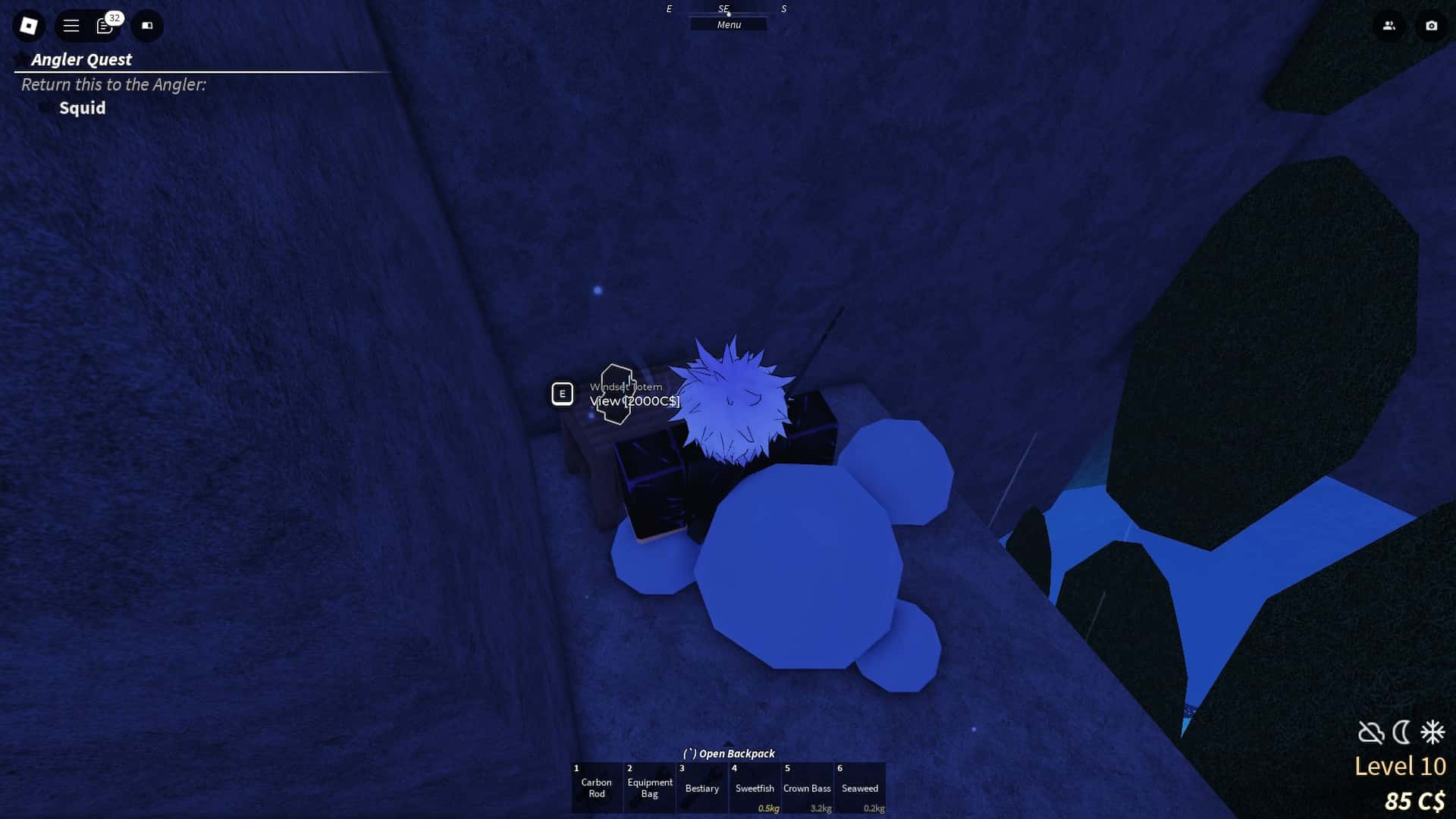Open the chat with 32 notifications
The width and height of the screenshot is (1456, 819).
coord(105,26)
